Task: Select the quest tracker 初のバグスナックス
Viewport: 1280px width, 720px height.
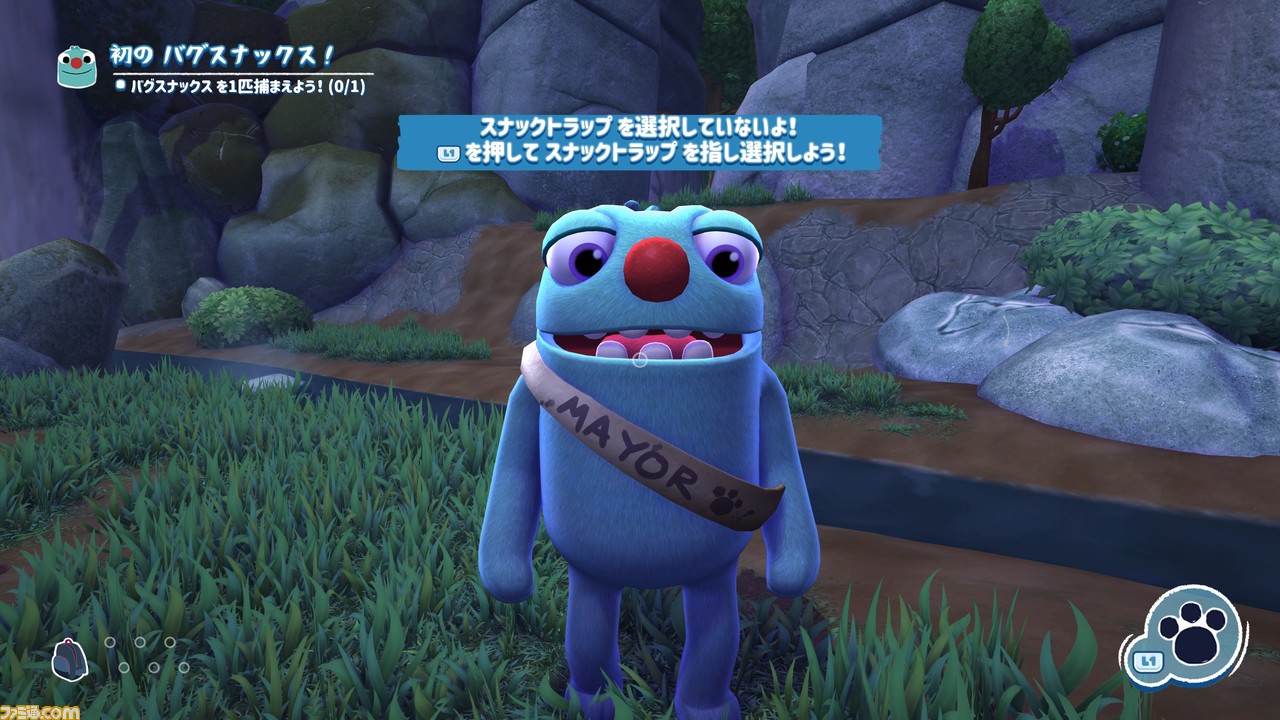Action: tap(220, 57)
